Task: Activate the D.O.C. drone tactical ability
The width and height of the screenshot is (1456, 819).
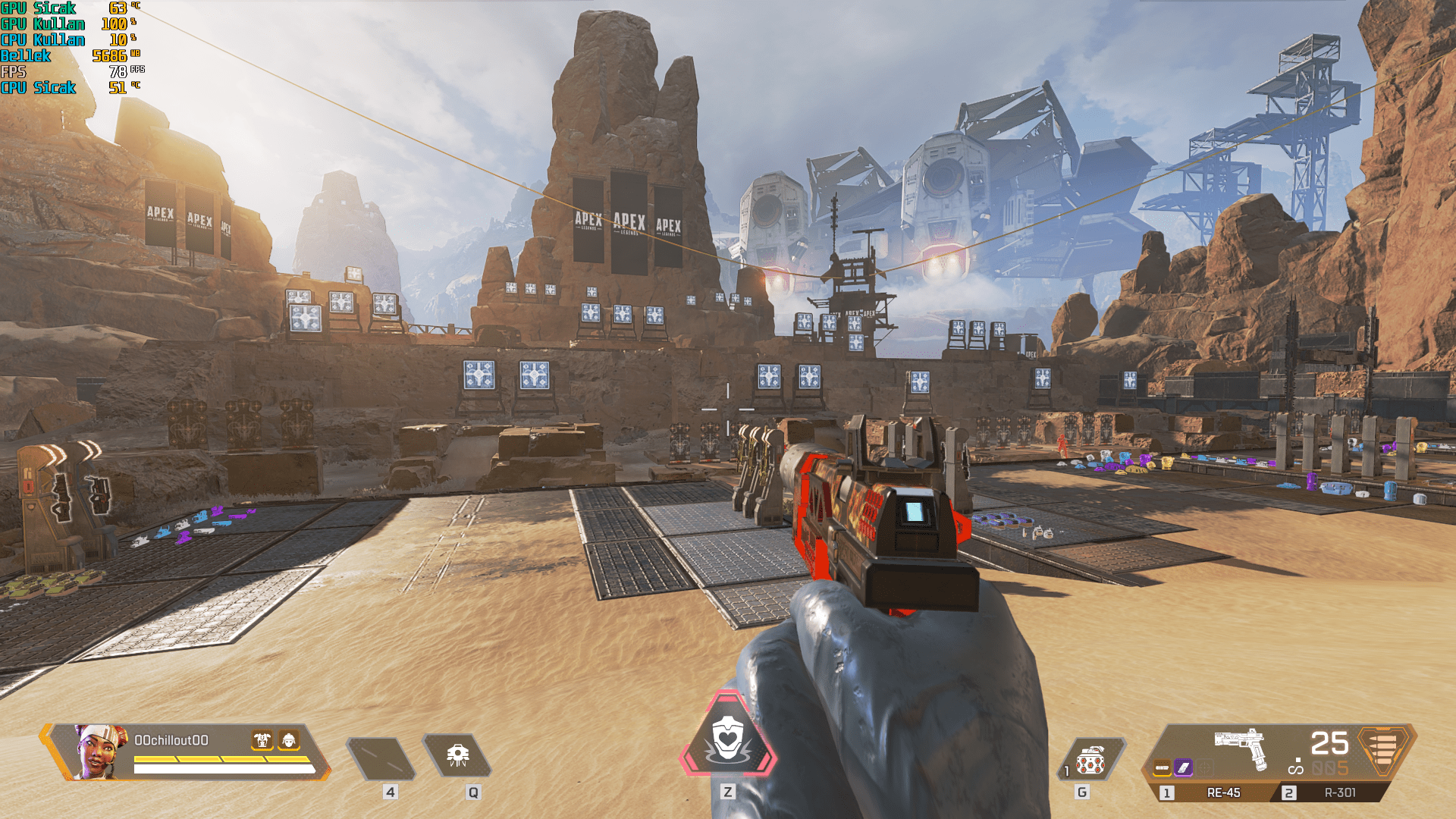Action: click(x=457, y=756)
